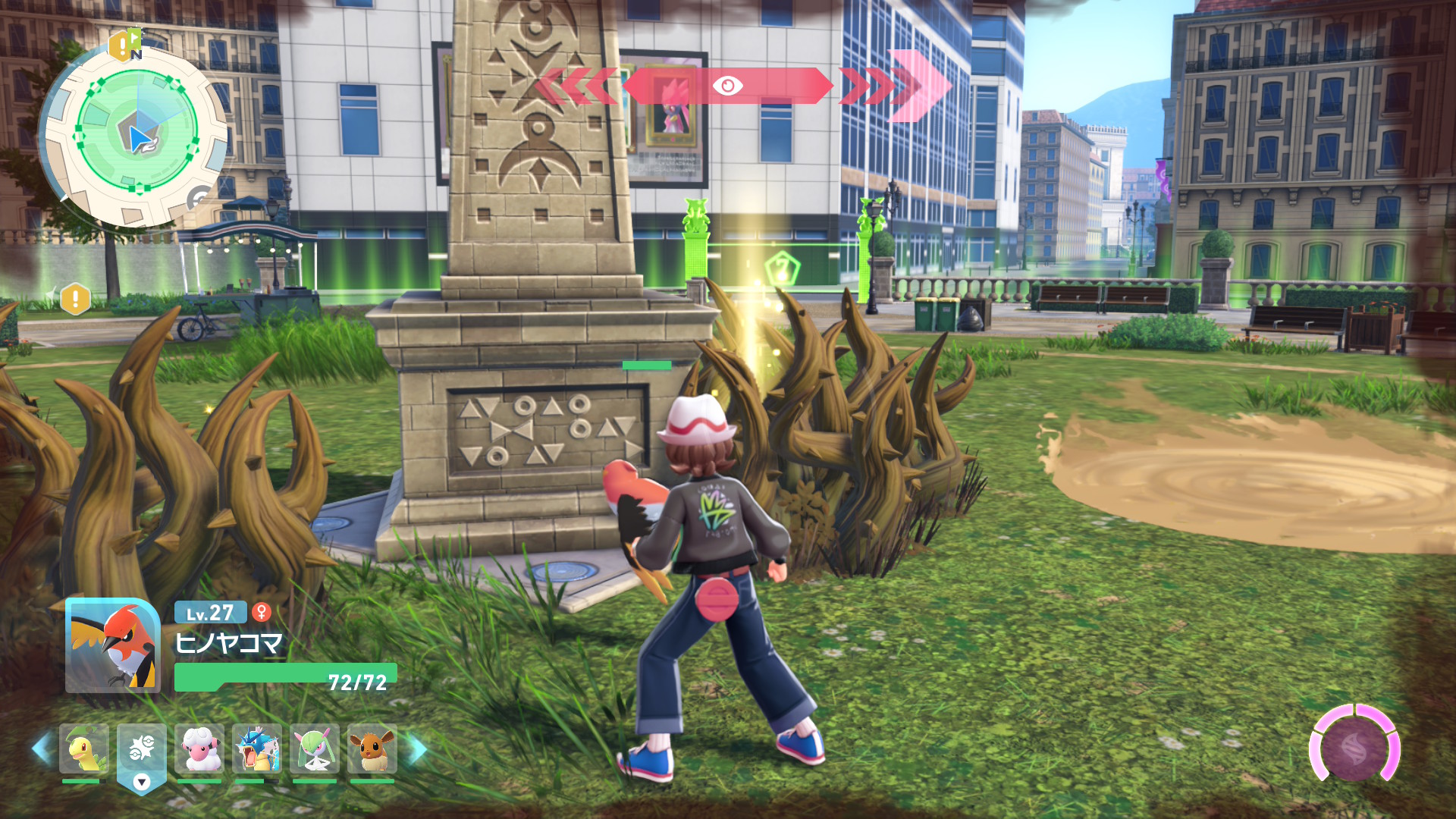
Task: Click the red eye detection indicator
Action: click(x=727, y=86)
